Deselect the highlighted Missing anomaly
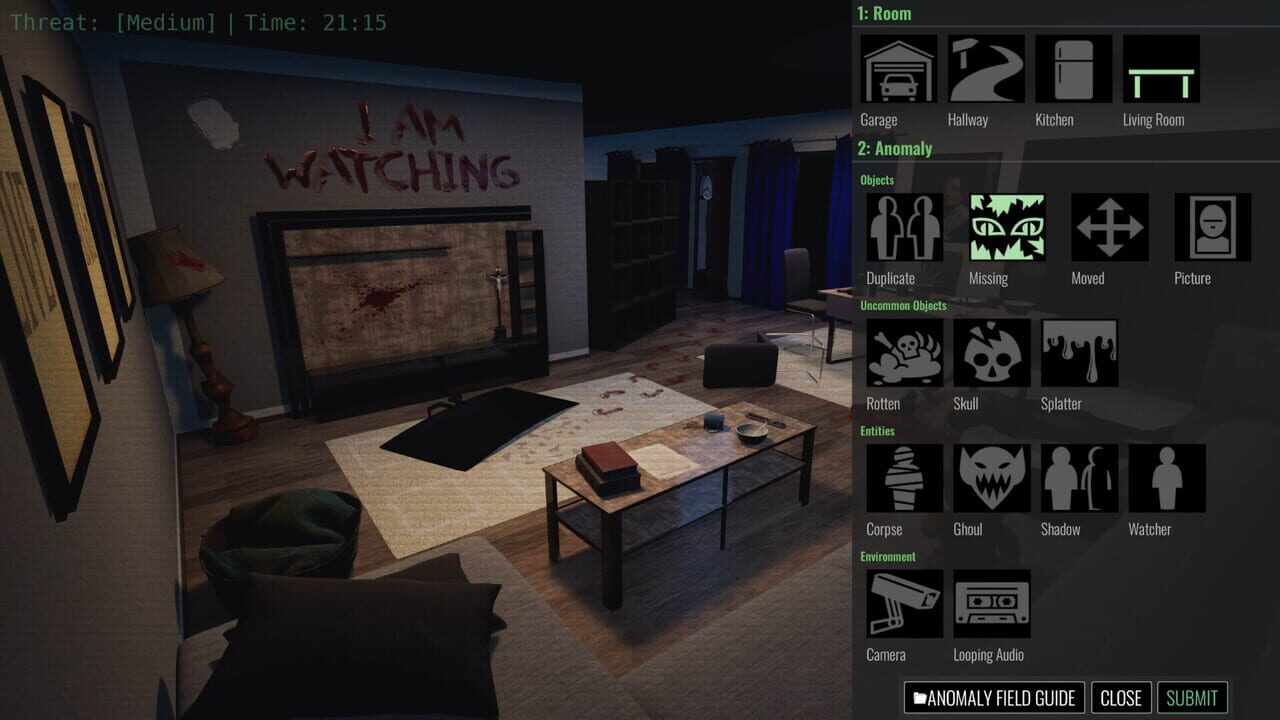This screenshot has width=1280, height=720. click(1006, 228)
